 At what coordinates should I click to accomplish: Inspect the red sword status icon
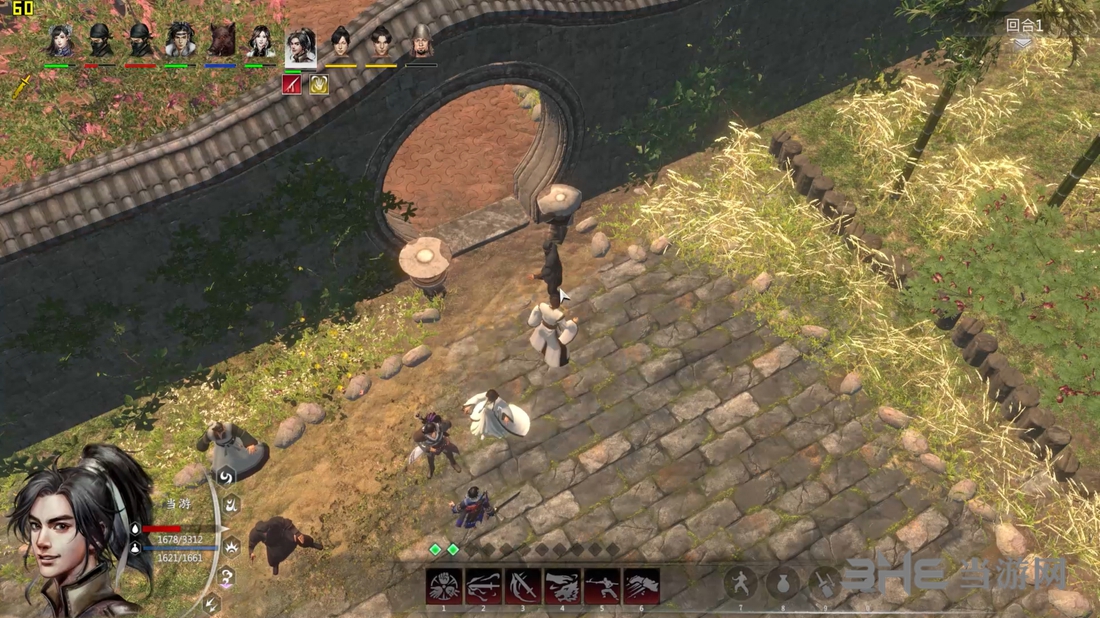(292, 85)
